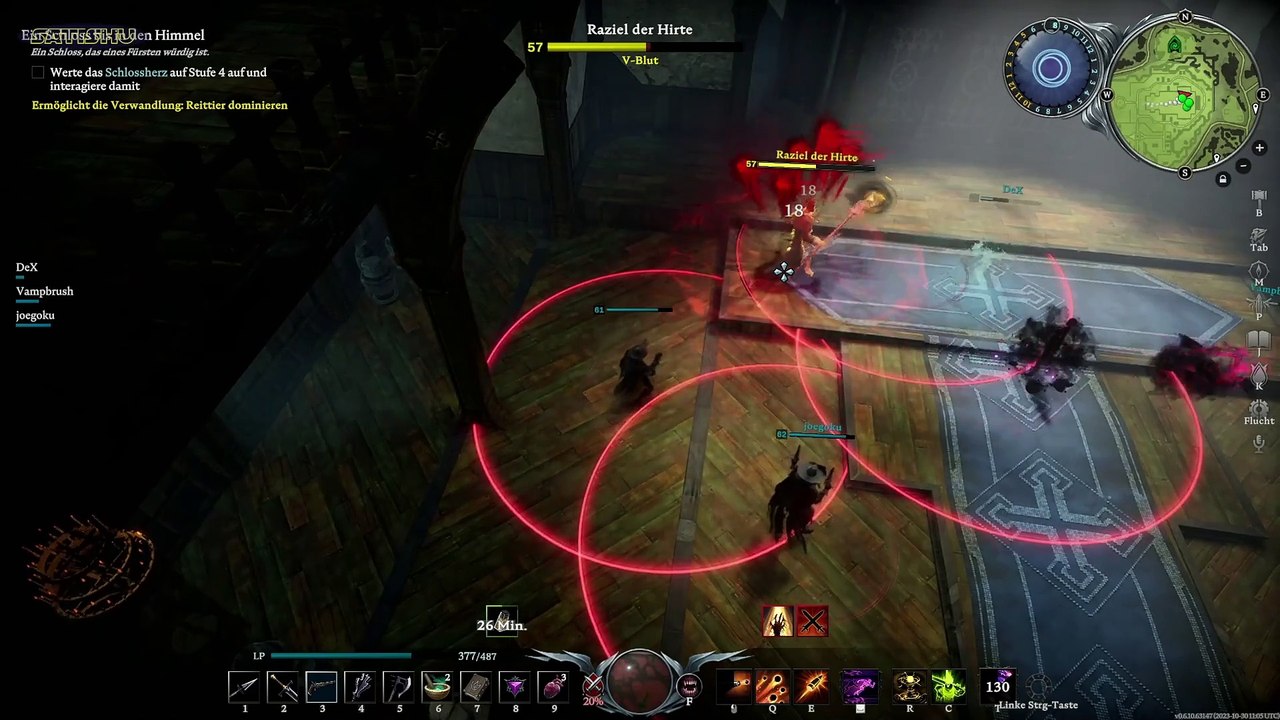This screenshot has width=1280, height=720.
Task: Zoom in the minimap with plus button
Action: click(1259, 148)
